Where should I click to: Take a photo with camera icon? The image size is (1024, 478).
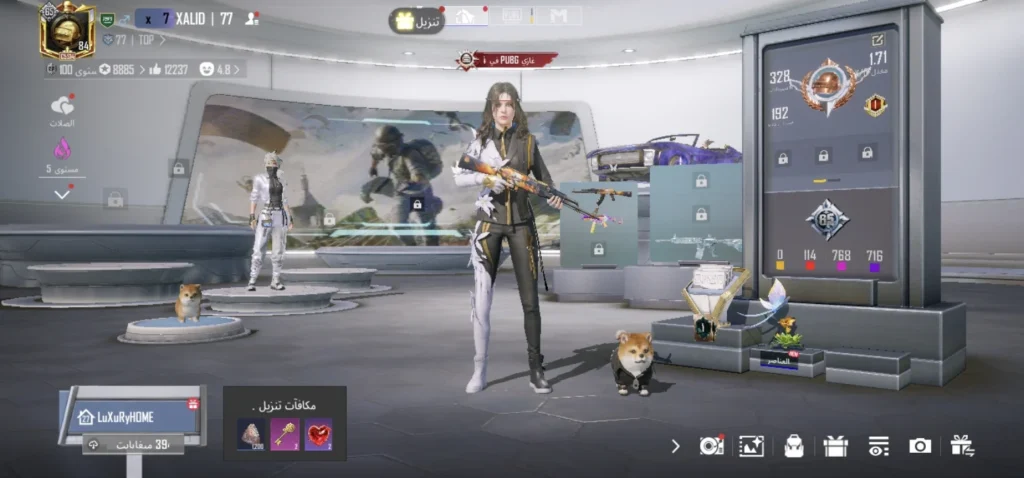tap(920, 446)
